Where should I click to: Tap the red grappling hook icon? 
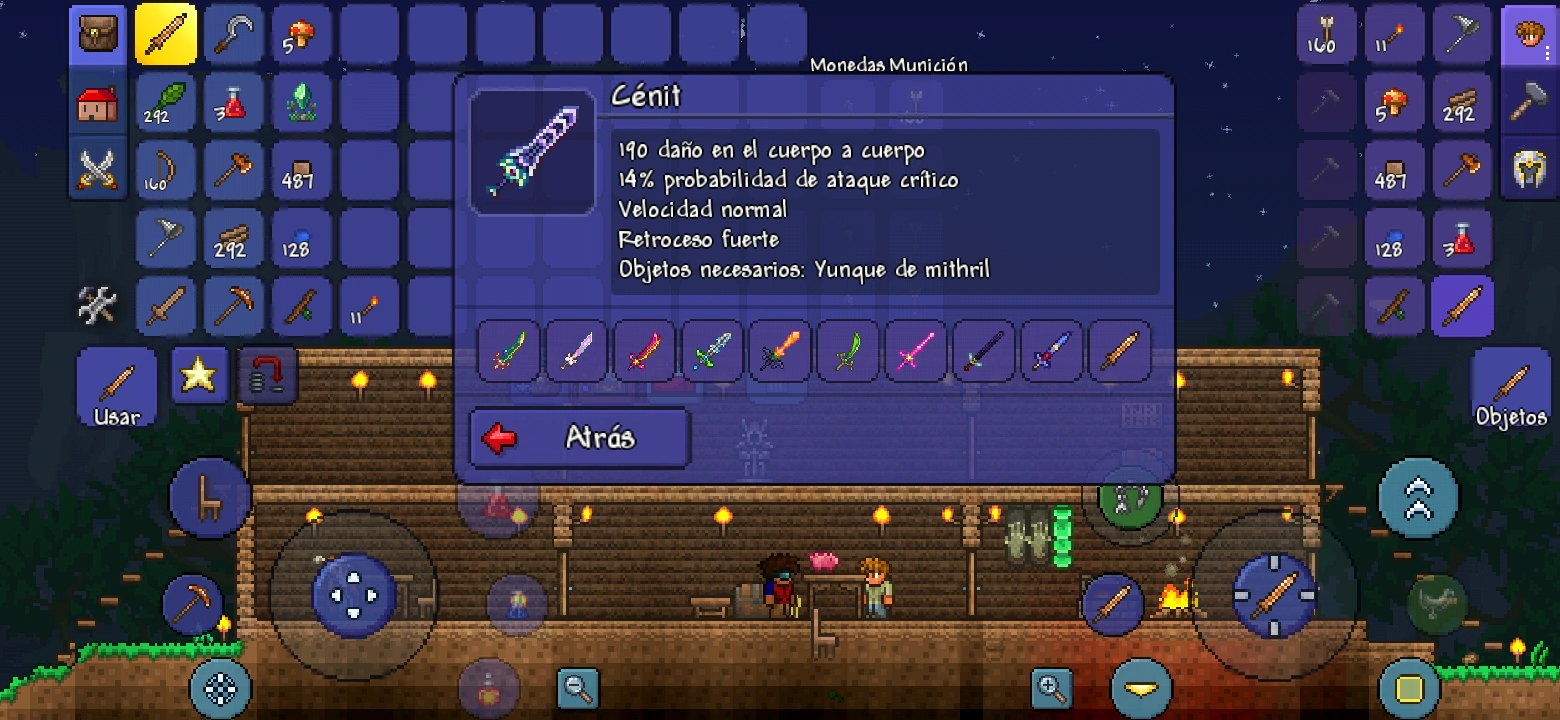point(266,375)
